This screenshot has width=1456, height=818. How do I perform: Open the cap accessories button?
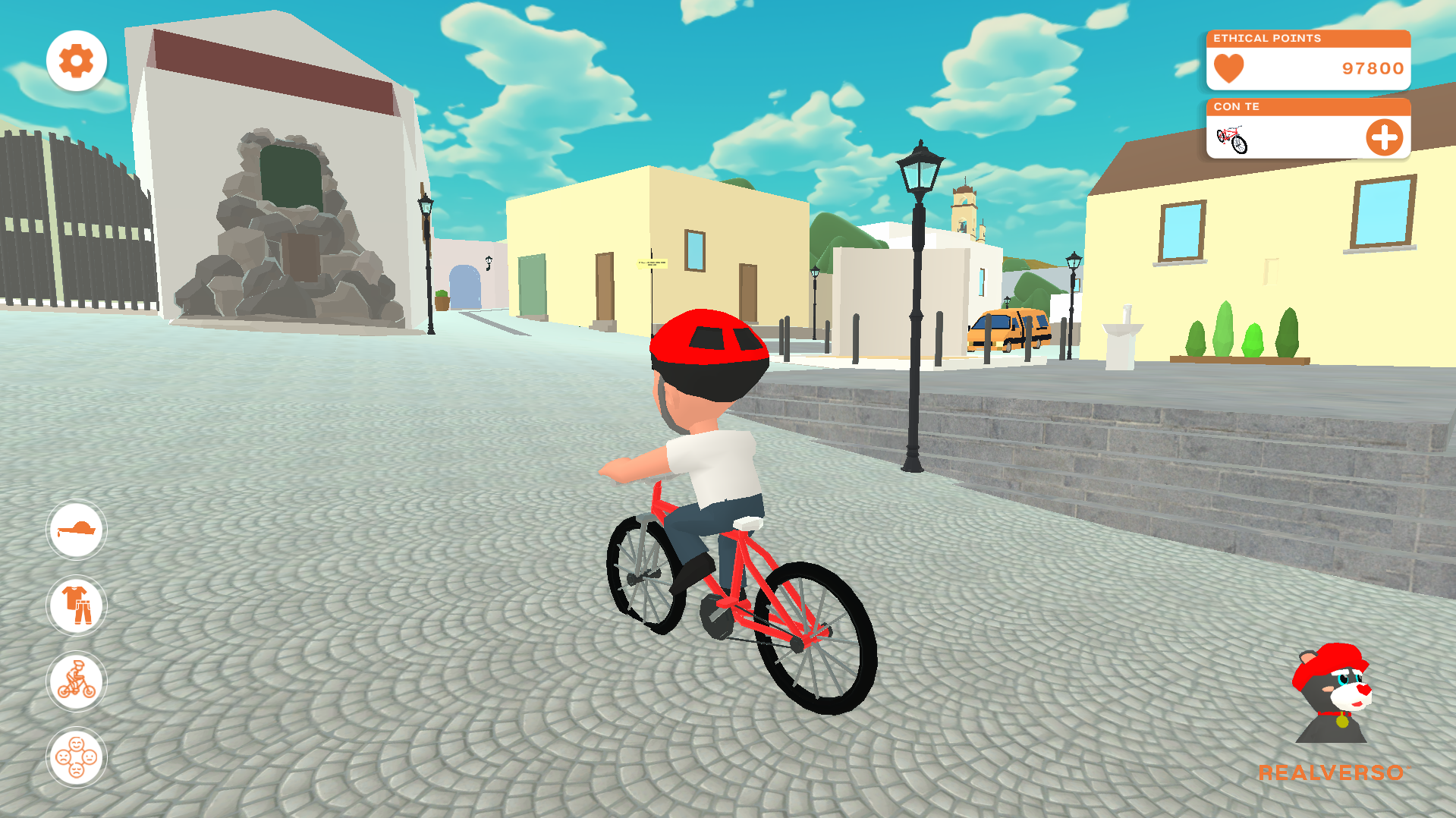pos(77,529)
